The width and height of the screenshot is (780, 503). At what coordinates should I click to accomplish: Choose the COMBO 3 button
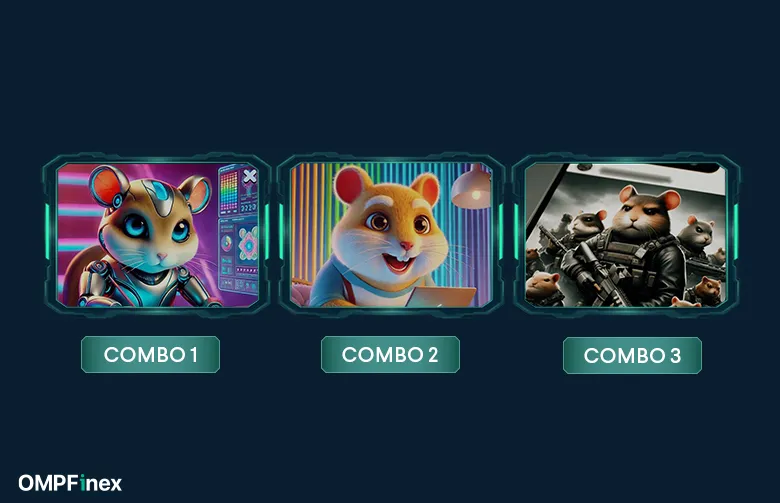(x=632, y=356)
